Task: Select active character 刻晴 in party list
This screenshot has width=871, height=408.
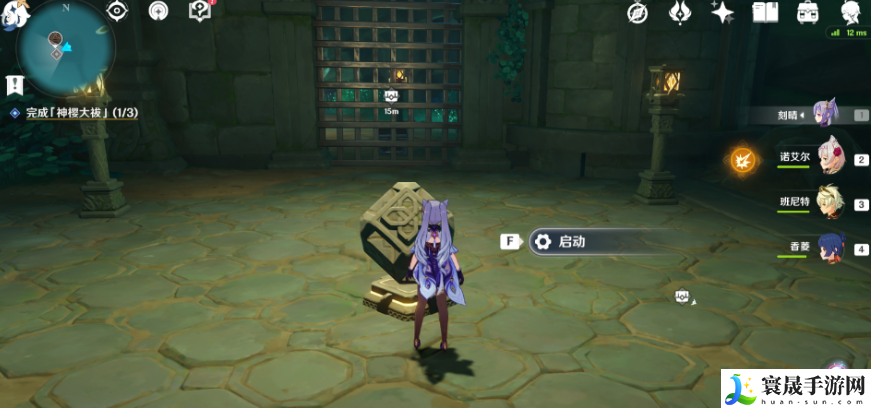Action: point(825,114)
